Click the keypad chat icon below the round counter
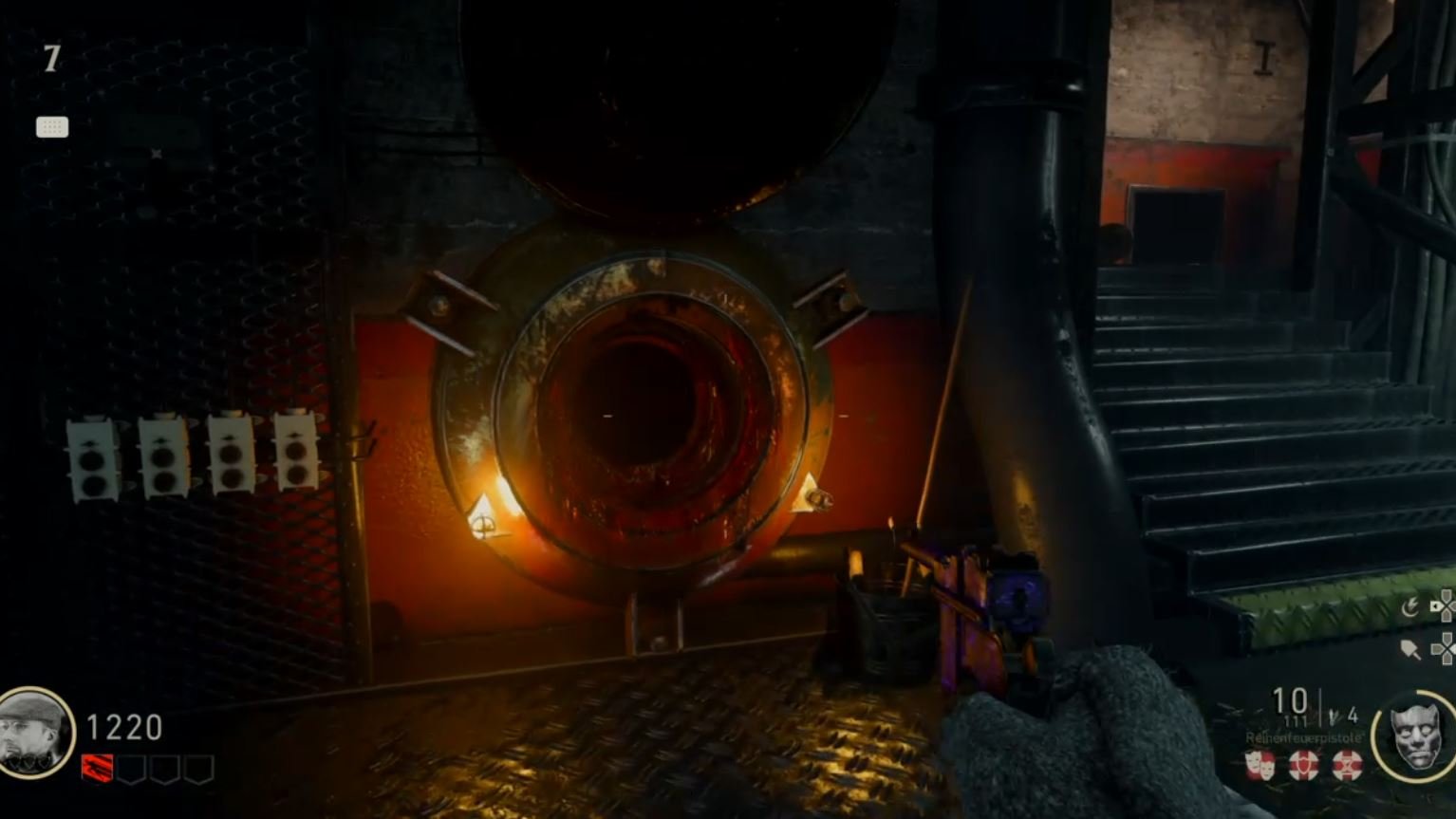Screen dimensions: 1456x819 click(x=52, y=127)
